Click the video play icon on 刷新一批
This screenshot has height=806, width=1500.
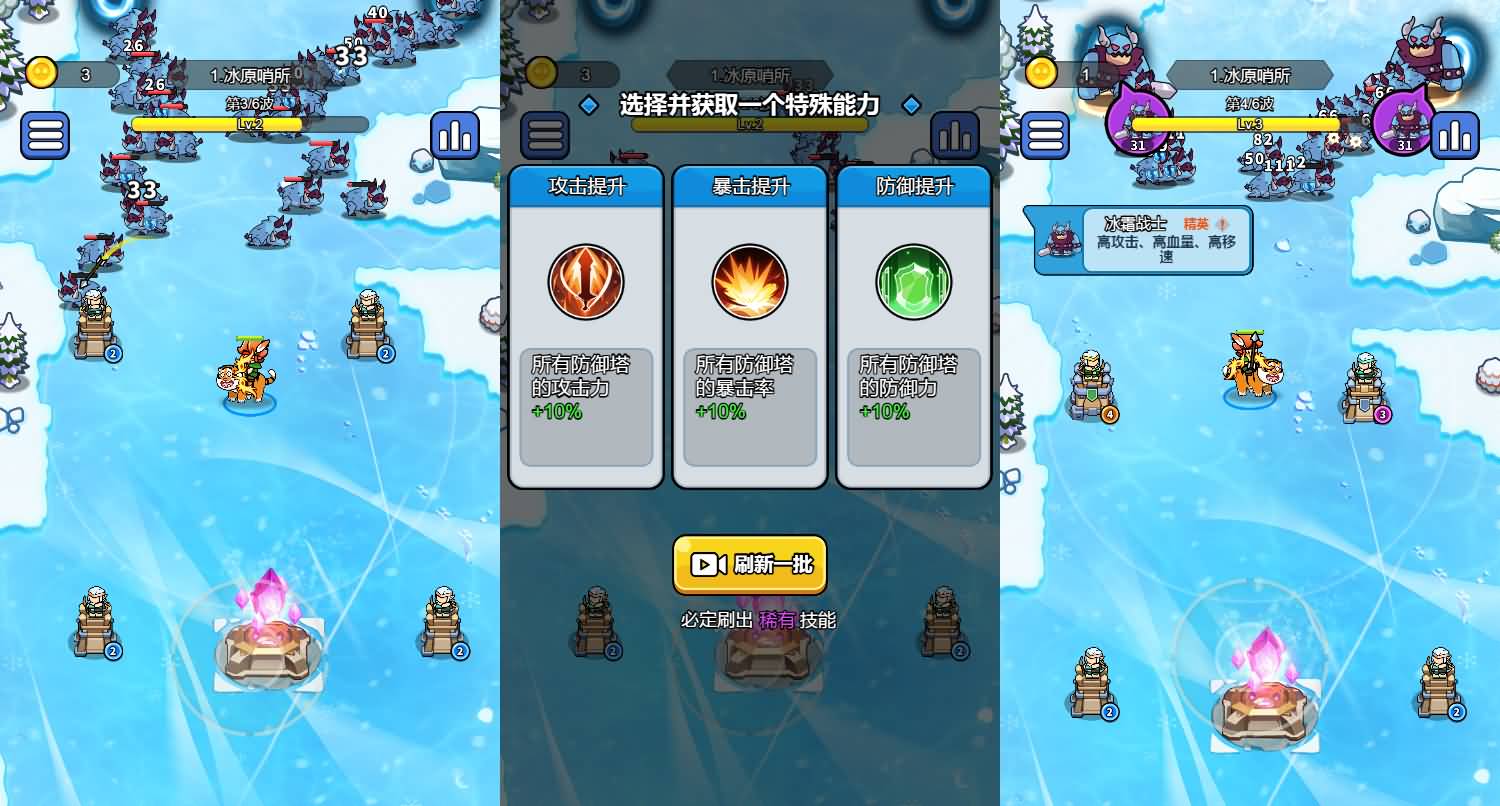click(707, 564)
